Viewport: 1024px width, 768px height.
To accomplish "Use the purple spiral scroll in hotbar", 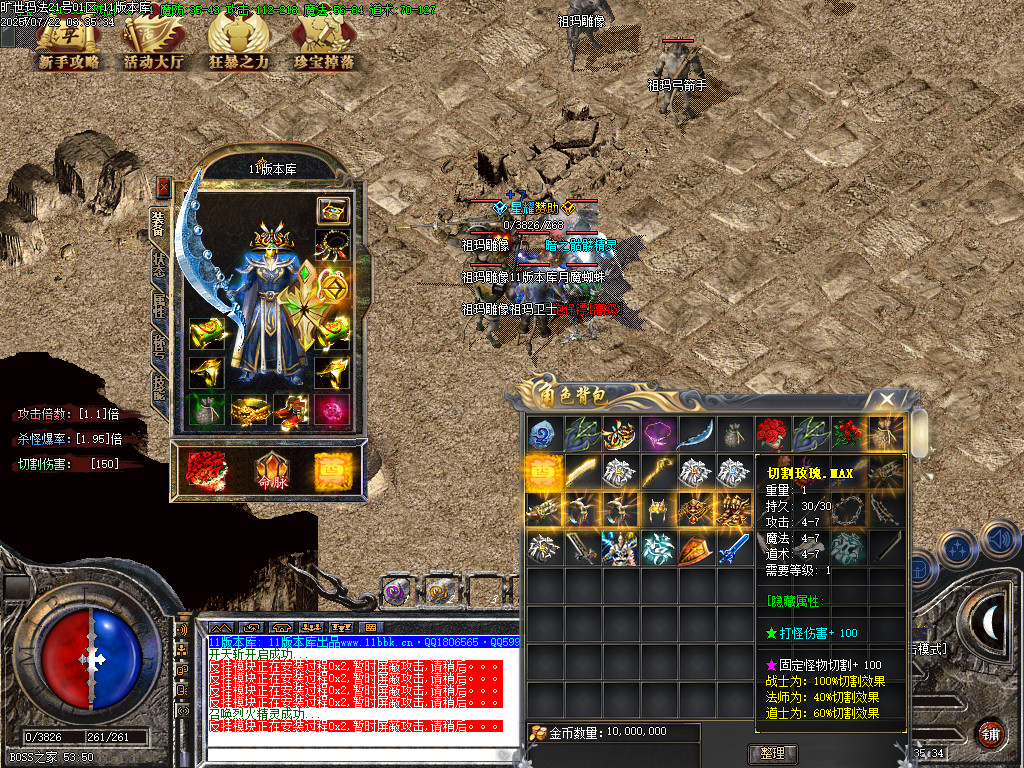I will pyautogui.click(x=398, y=591).
